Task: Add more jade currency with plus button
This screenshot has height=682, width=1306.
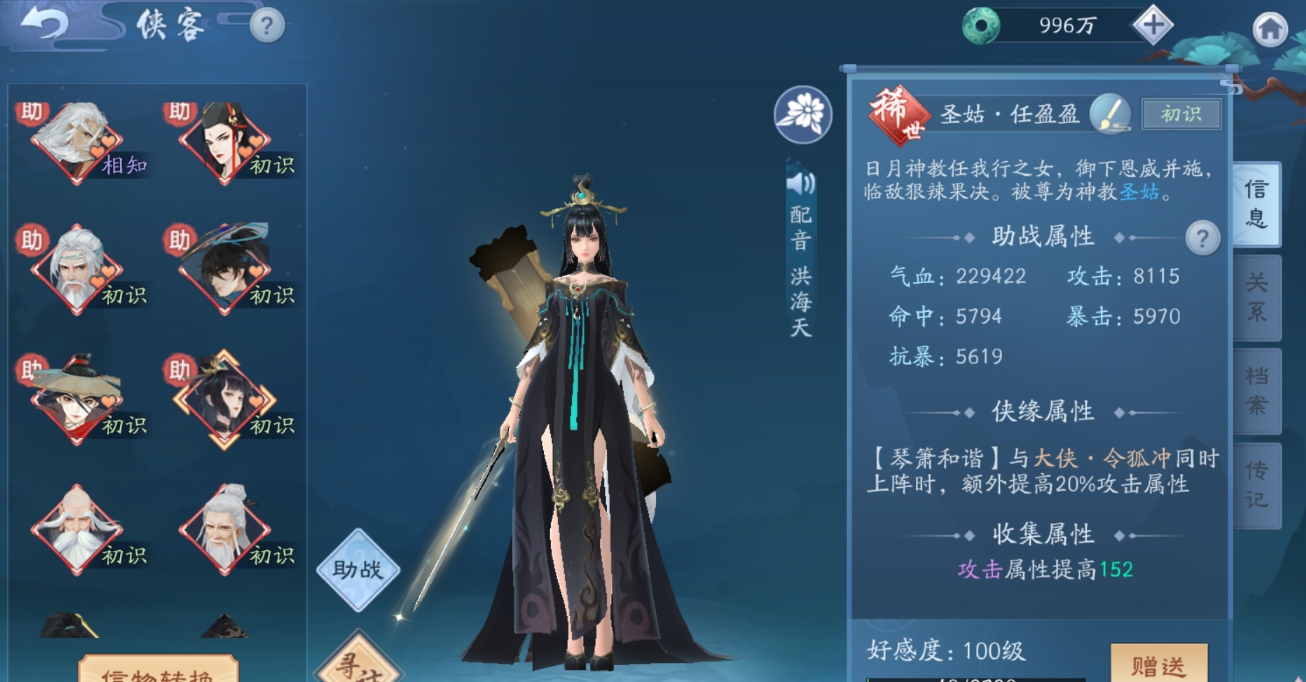Action: 1153,25
